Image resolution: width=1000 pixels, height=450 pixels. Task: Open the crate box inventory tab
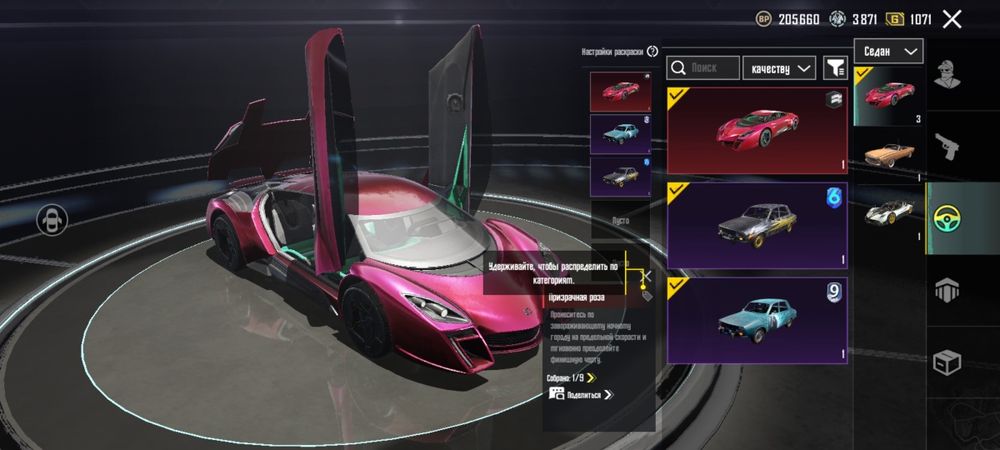click(946, 362)
